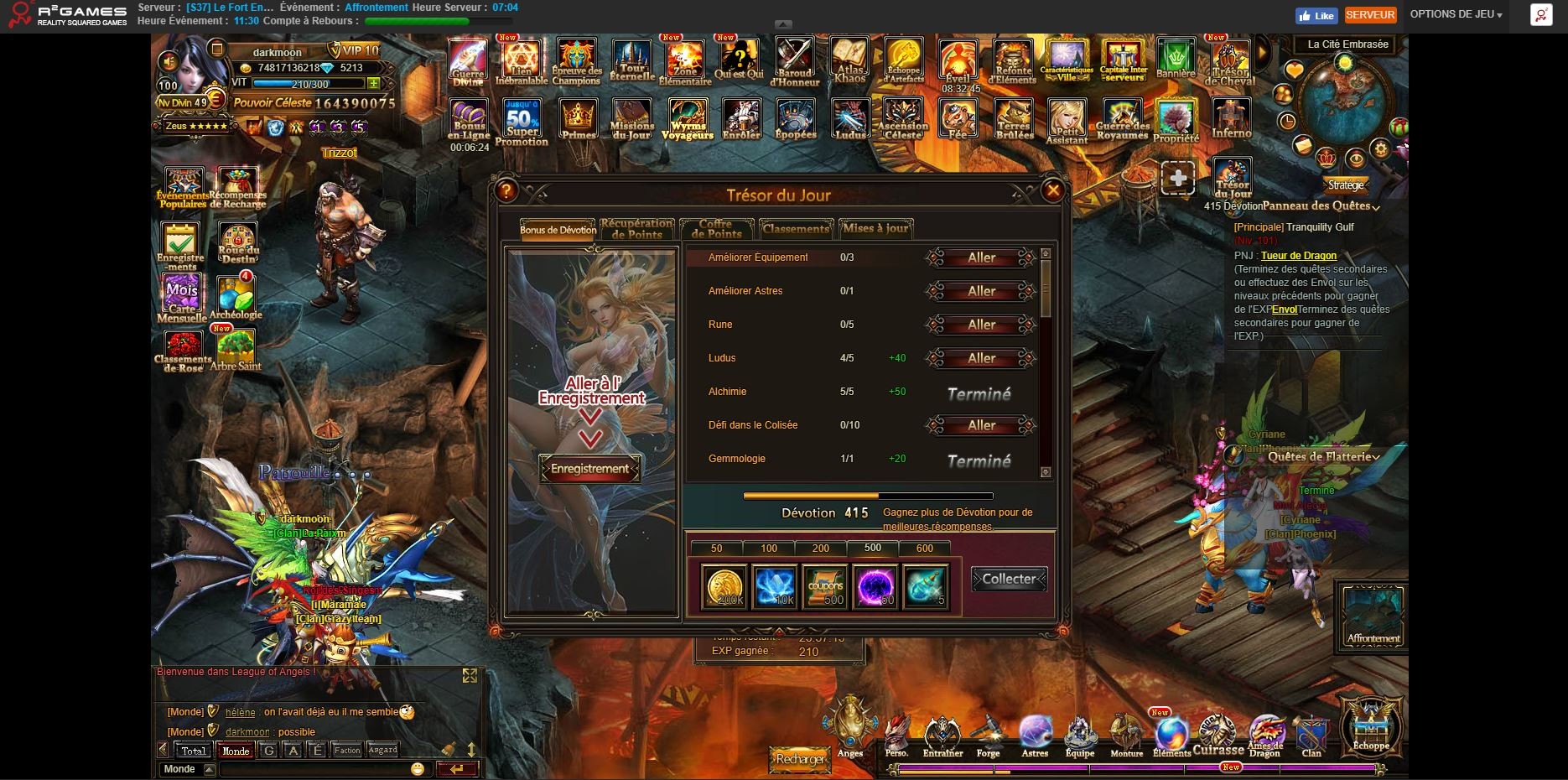This screenshot has height=780, width=1568.
Task: Switch to the Récupération de Points tab
Action: coord(636,229)
